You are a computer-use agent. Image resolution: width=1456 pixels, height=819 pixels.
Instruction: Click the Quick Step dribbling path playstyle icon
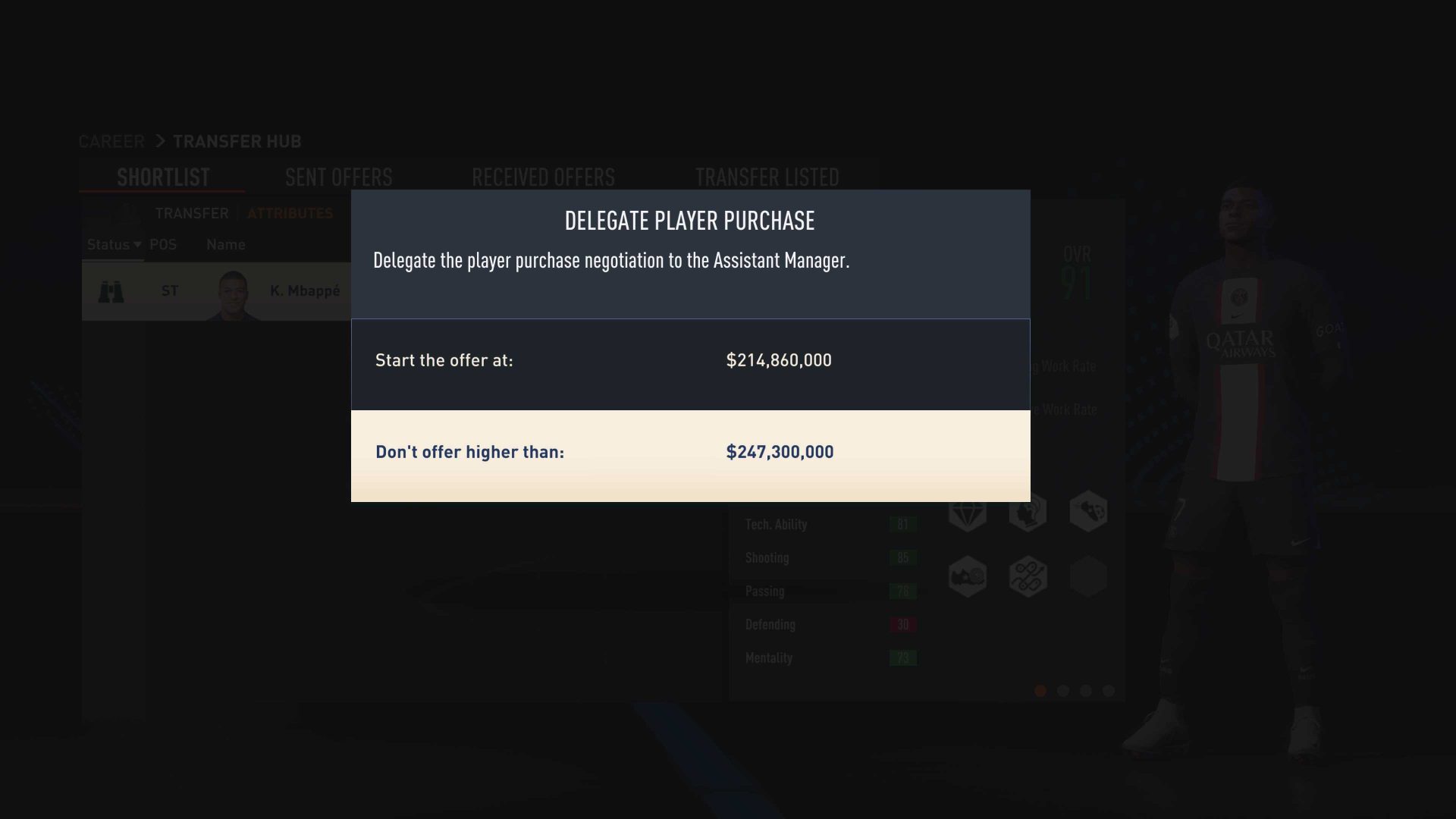(x=1028, y=576)
